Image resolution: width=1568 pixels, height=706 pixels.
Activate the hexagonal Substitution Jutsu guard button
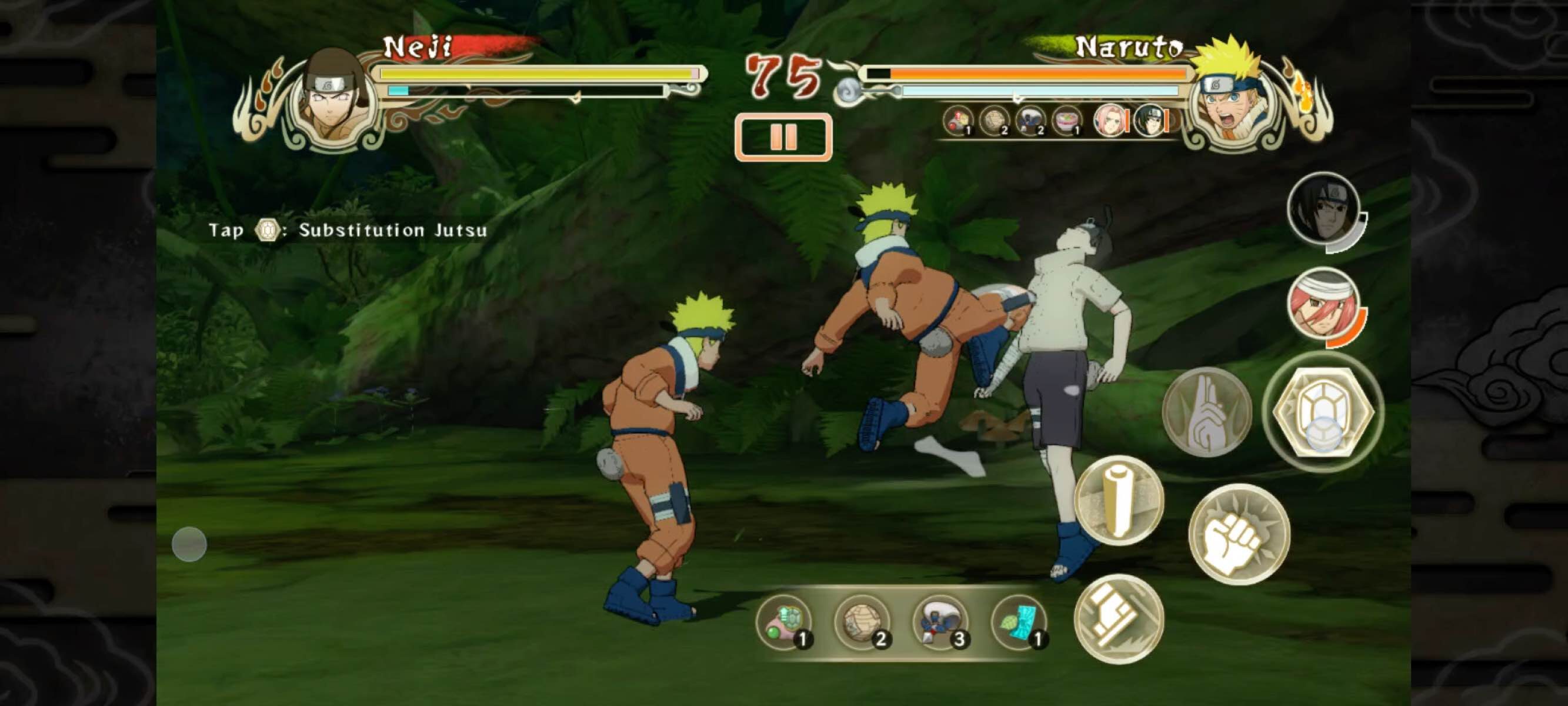(1323, 412)
